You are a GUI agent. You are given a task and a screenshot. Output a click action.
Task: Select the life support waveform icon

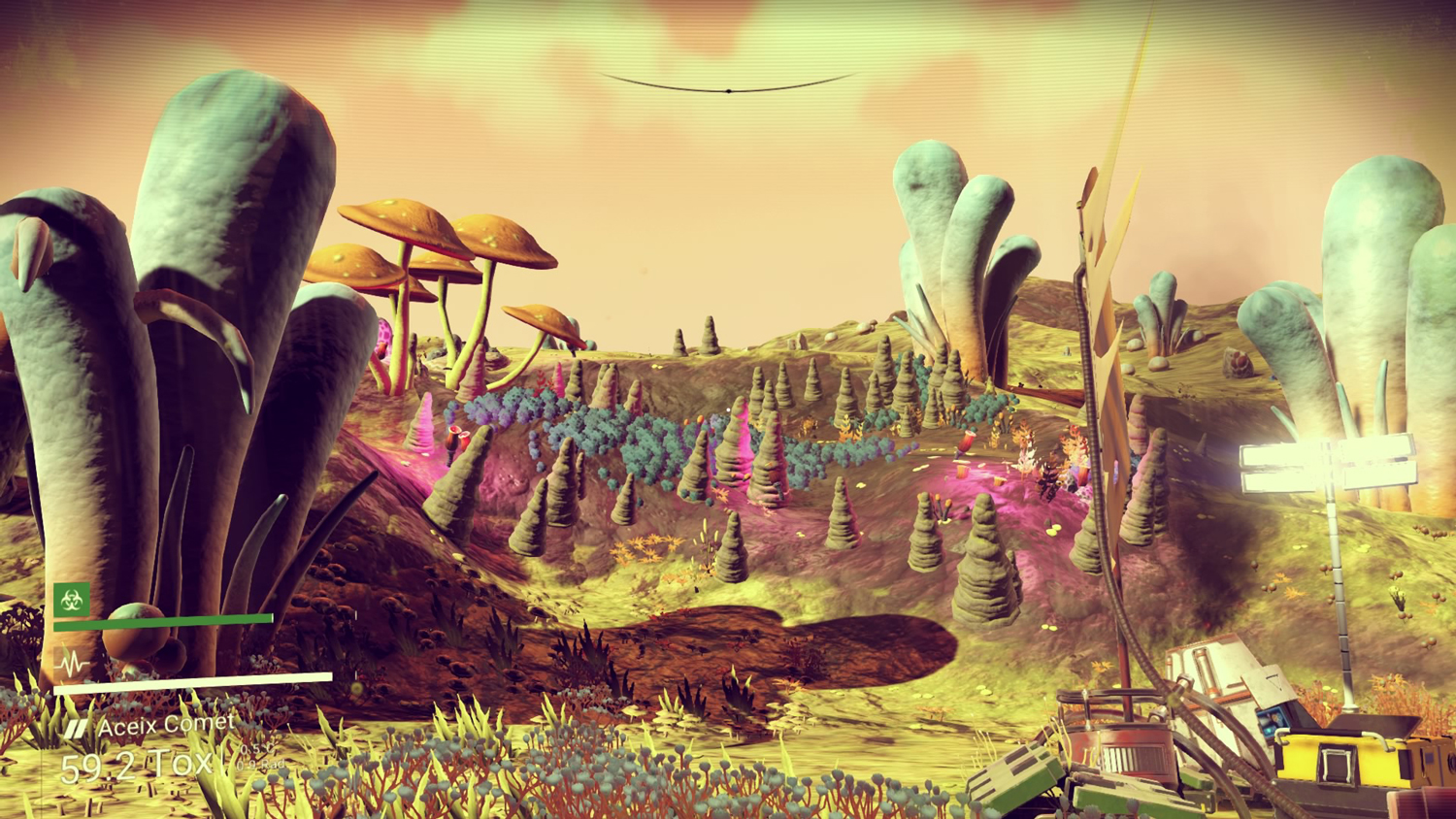coord(72,665)
